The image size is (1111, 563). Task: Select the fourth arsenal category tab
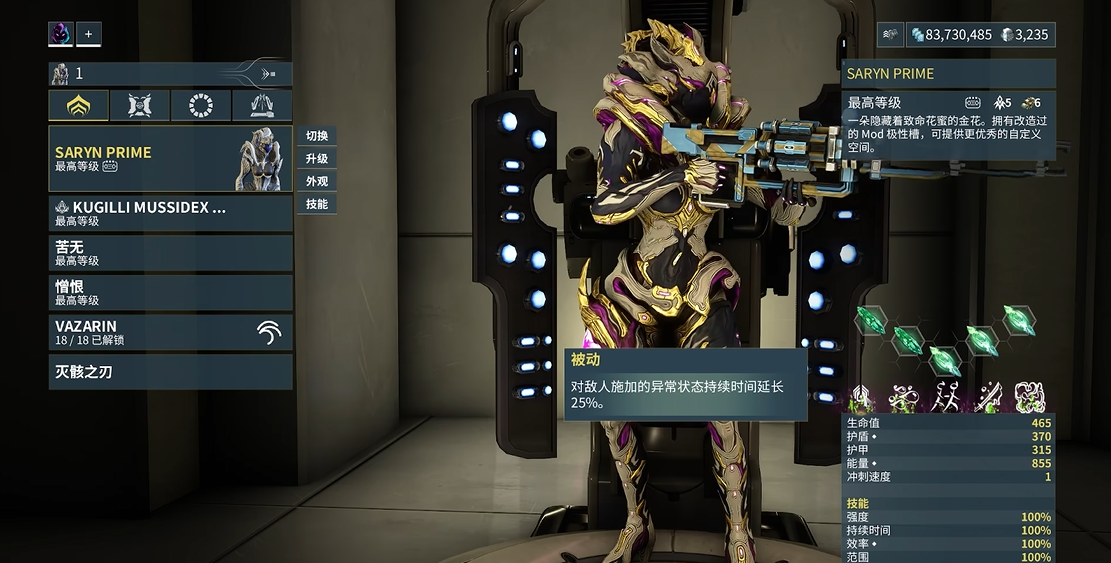(x=262, y=105)
